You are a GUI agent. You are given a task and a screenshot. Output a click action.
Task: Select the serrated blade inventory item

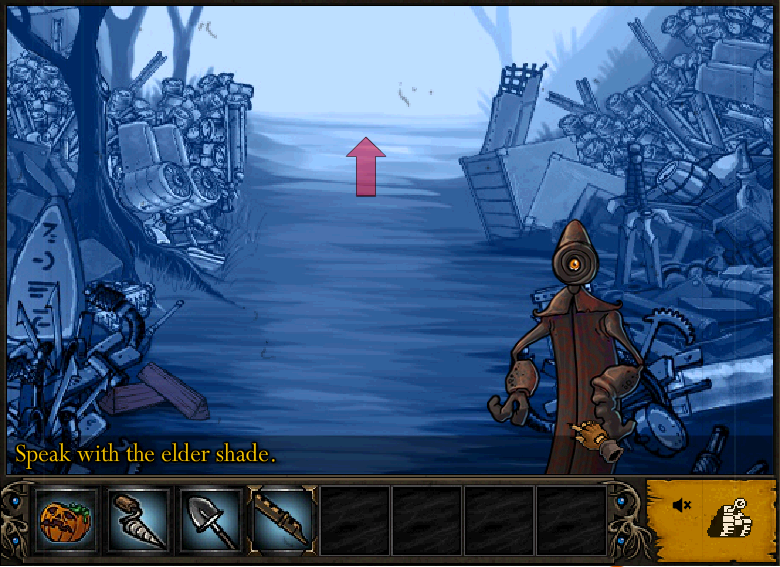coord(282,521)
